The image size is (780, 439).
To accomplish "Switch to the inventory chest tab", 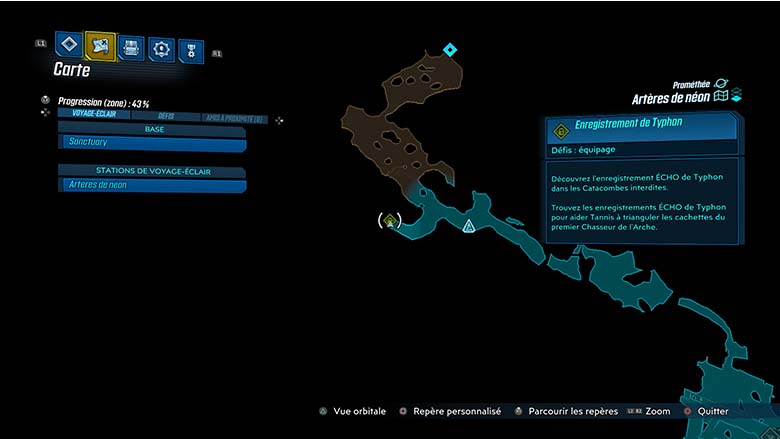I will tap(131, 47).
